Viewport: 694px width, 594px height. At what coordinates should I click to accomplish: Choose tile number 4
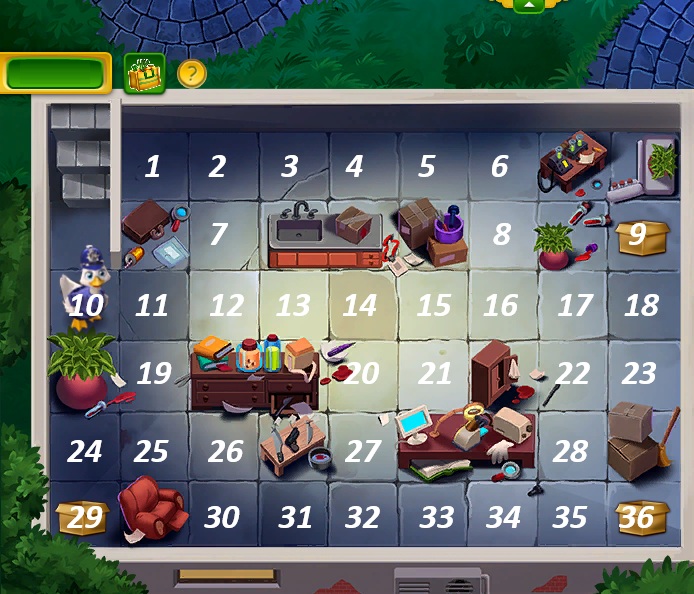pyautogui.click(x=354, y=166)
